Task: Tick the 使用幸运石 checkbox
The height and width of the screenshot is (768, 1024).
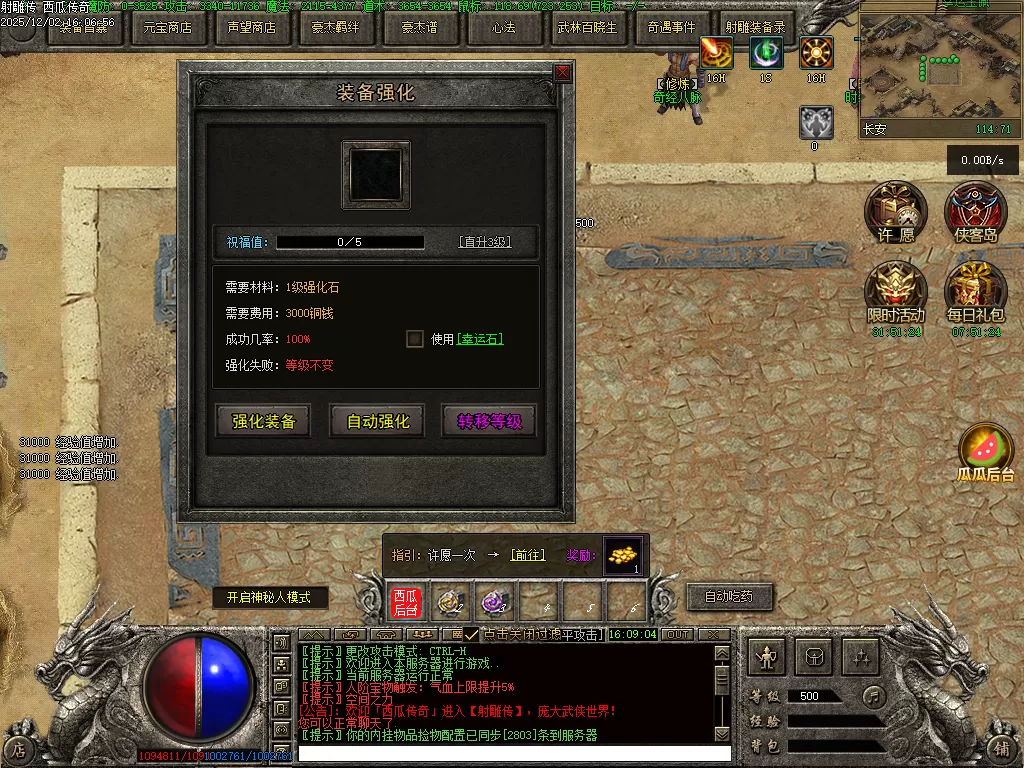Action: [415, 339]
